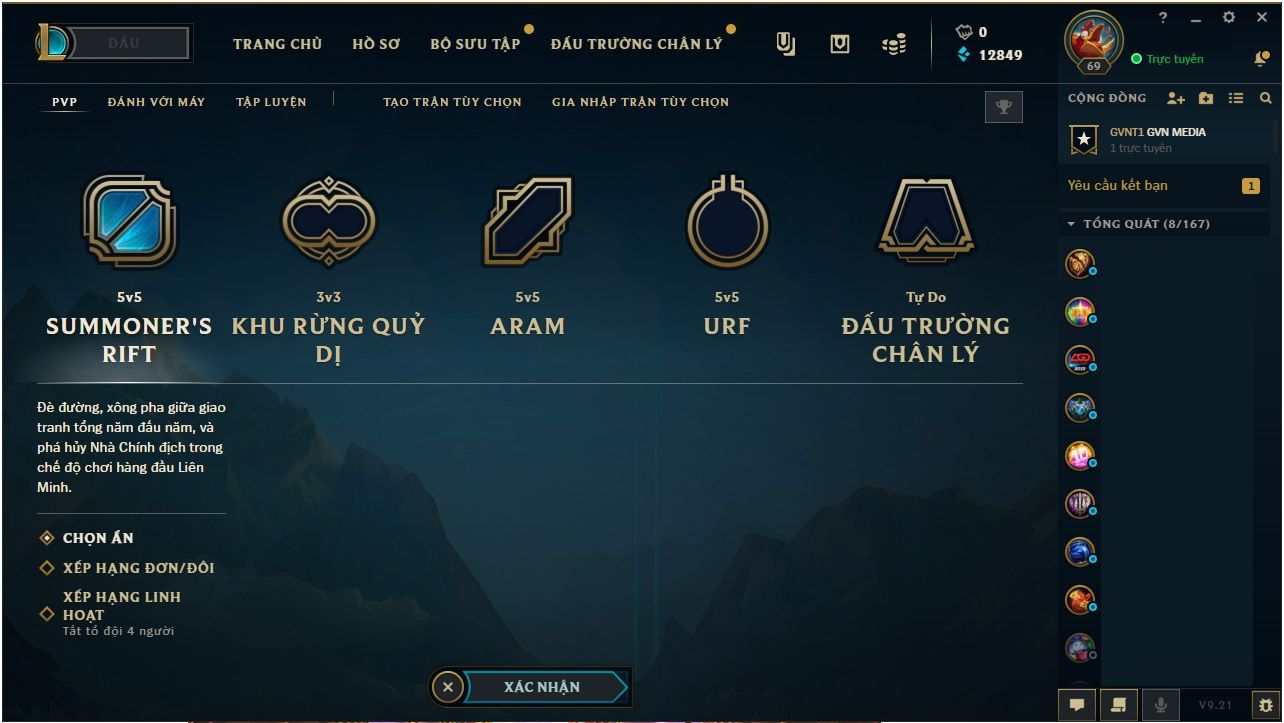Viewport: 1284px width, 723px height.
Task: Click the add friend icon
Action: [x=1175, y=97]
